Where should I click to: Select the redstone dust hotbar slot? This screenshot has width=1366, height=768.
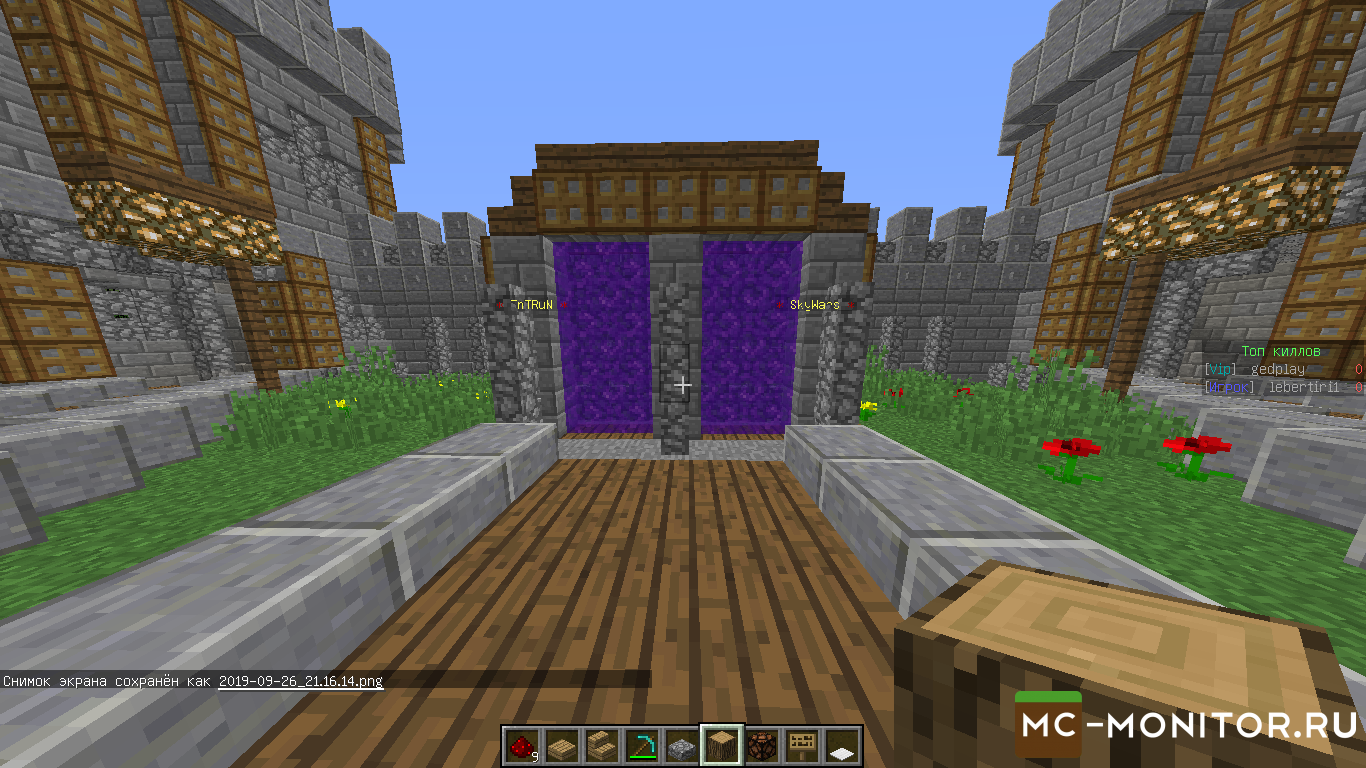pyautogui.click(x=522, y=746)
